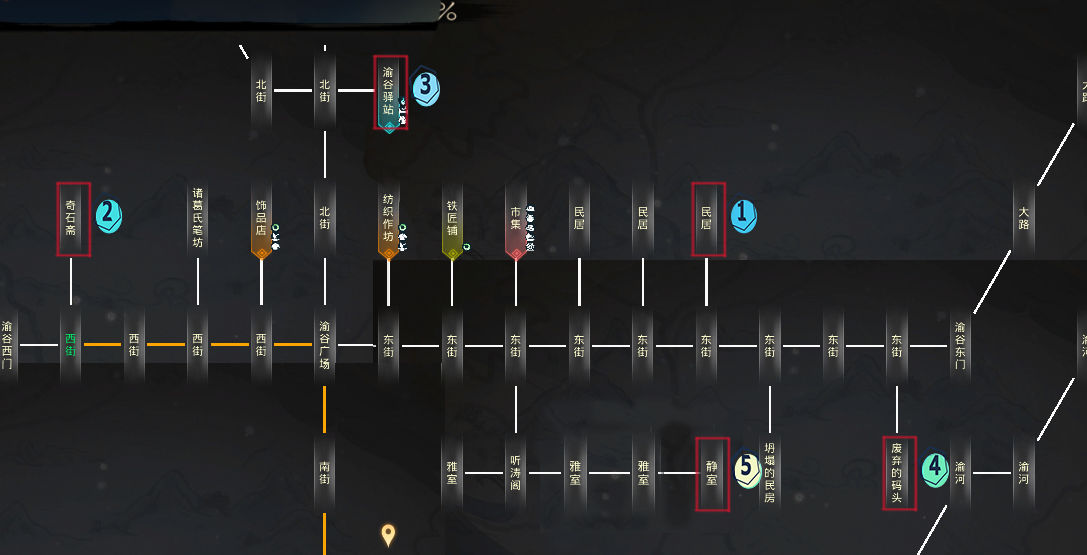Image resolution: width=1087 pixels, height=555 pixels.
Task: Select the 渝谷驿站 map node
Action: (x=389, y=91)
